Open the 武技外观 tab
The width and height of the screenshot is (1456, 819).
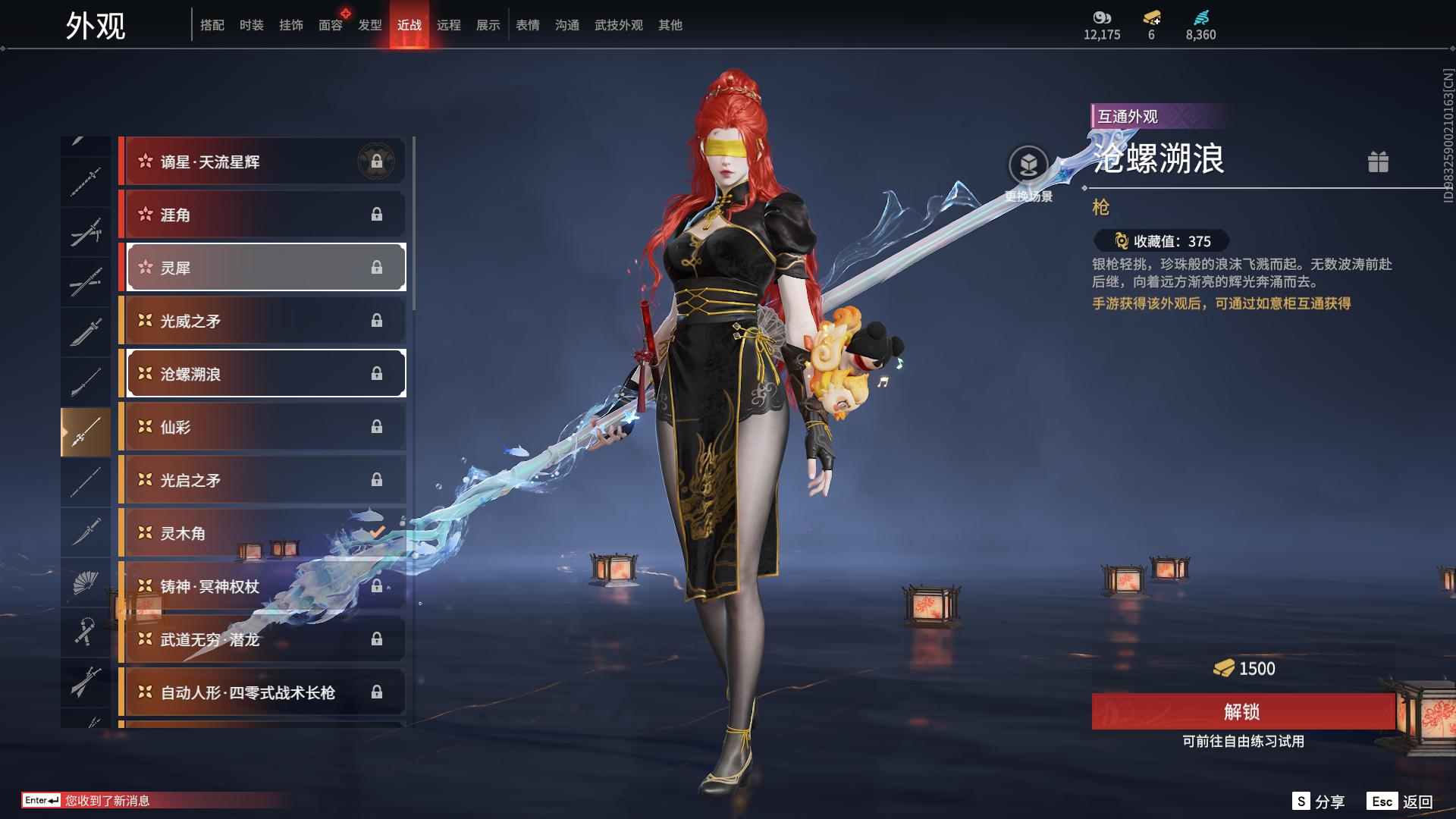(618, 25)
